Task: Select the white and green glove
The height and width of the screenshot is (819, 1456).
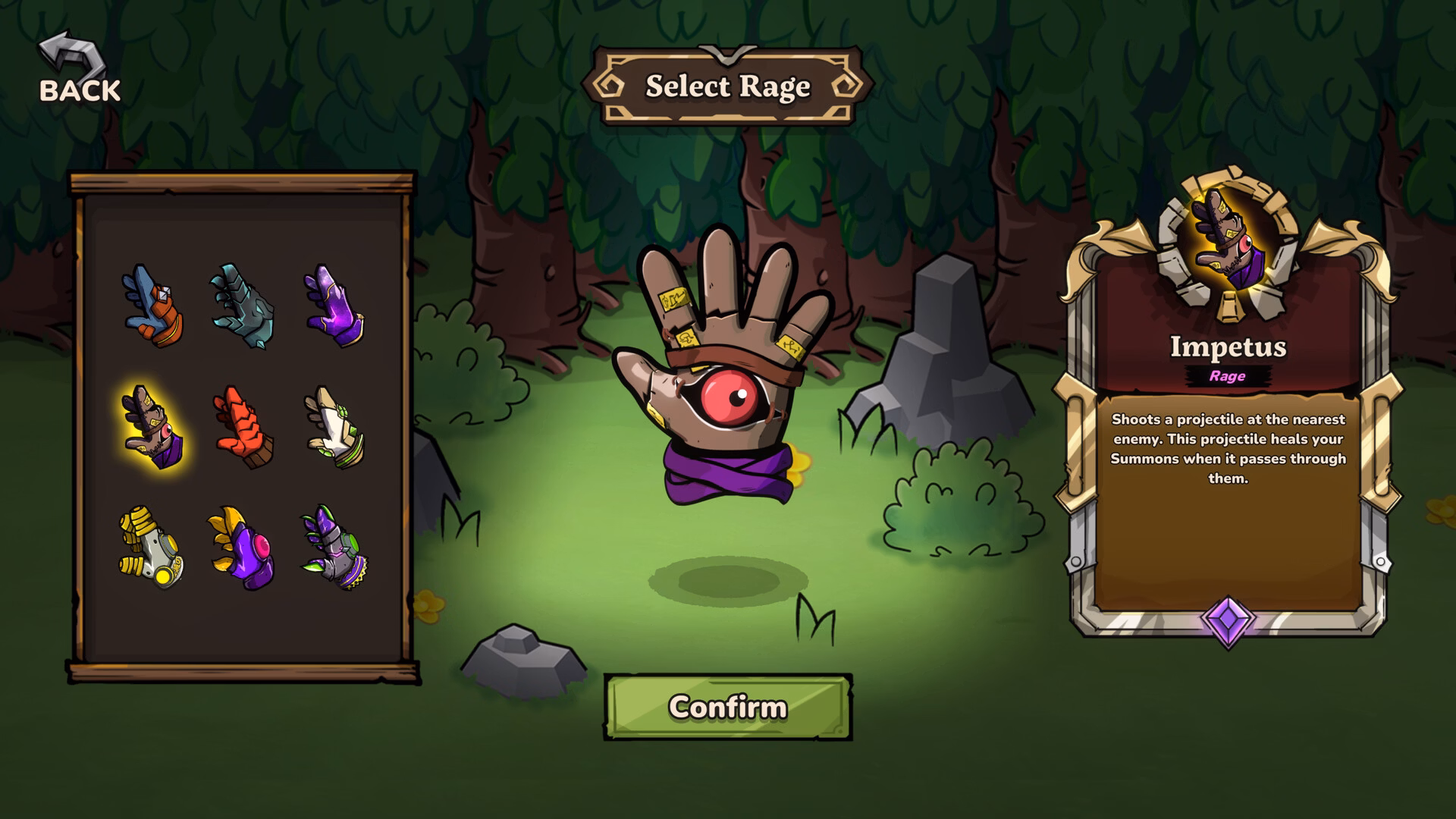Action: point(334,427)
